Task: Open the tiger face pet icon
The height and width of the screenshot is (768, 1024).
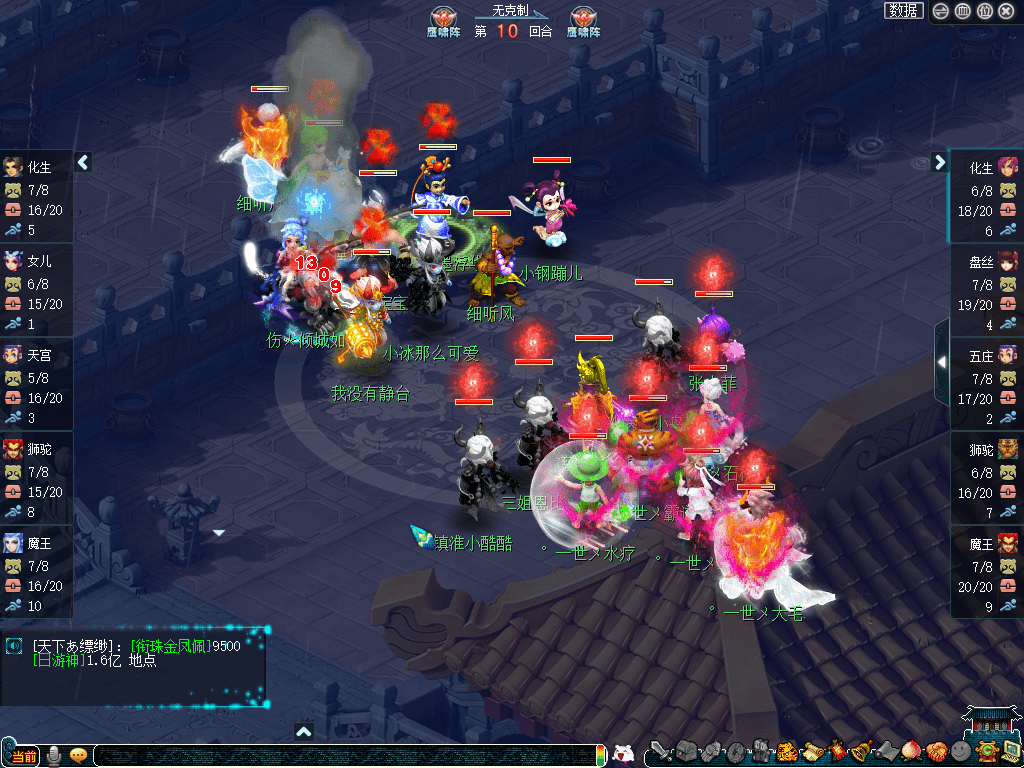Action: pos(787,751)
